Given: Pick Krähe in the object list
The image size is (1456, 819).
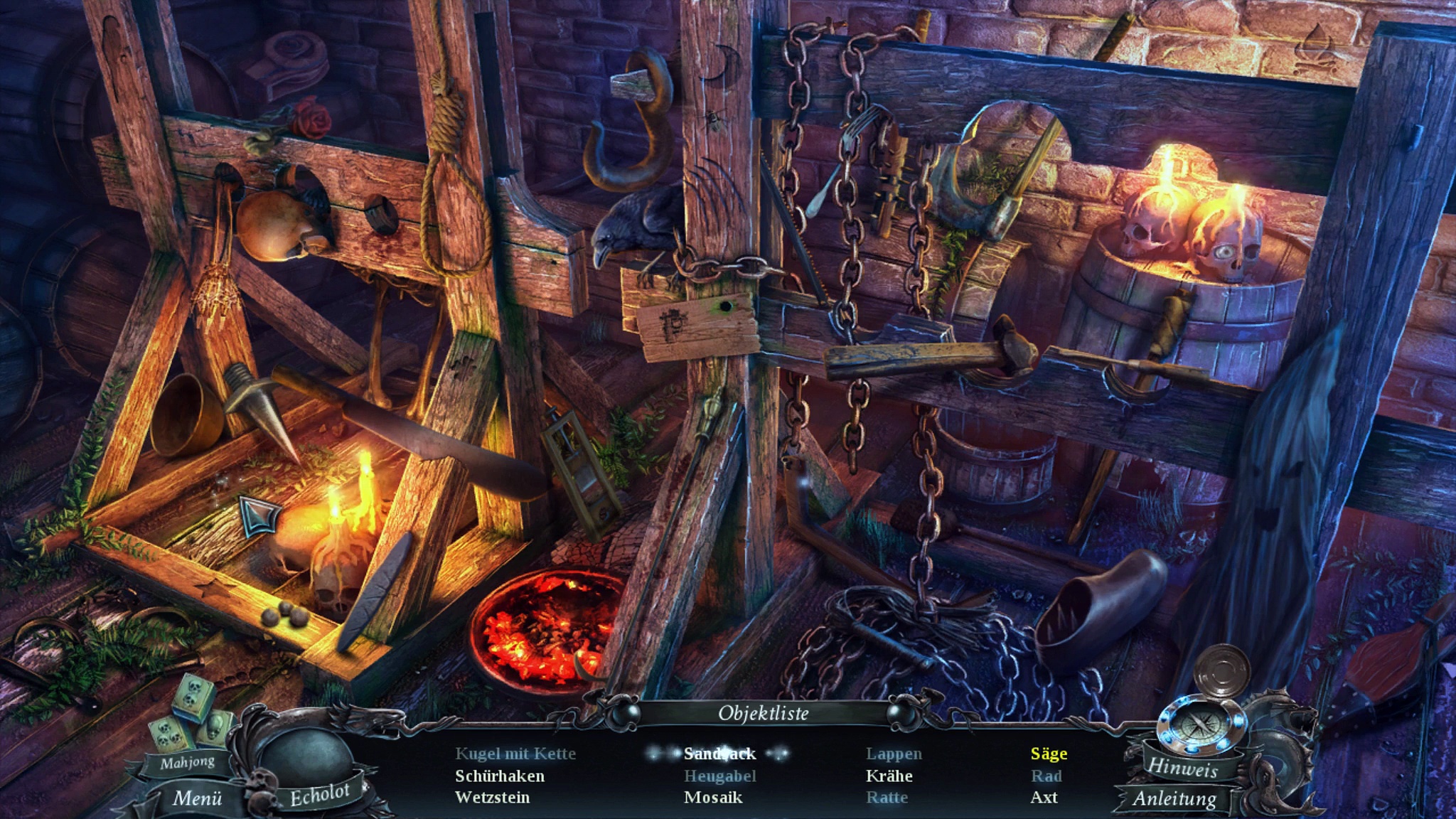Looking at the screenshot, I should tap(889, 776).
